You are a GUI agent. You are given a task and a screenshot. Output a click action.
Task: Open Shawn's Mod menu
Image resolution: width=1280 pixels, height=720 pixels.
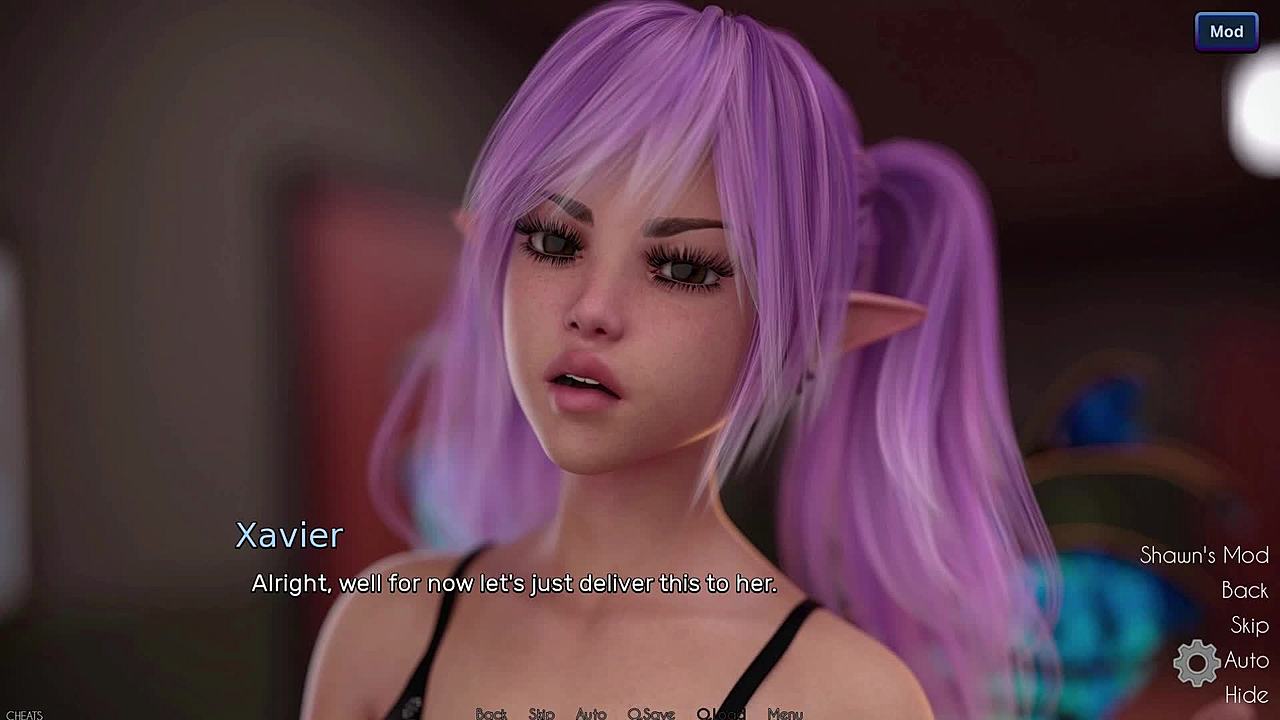point(1204,555)
